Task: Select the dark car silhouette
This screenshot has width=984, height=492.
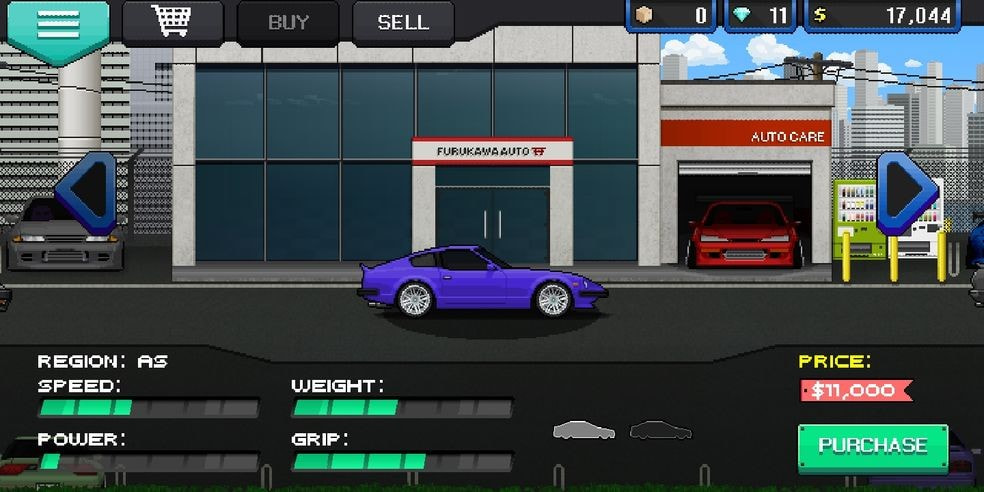Action: click(x=660, y=430)
